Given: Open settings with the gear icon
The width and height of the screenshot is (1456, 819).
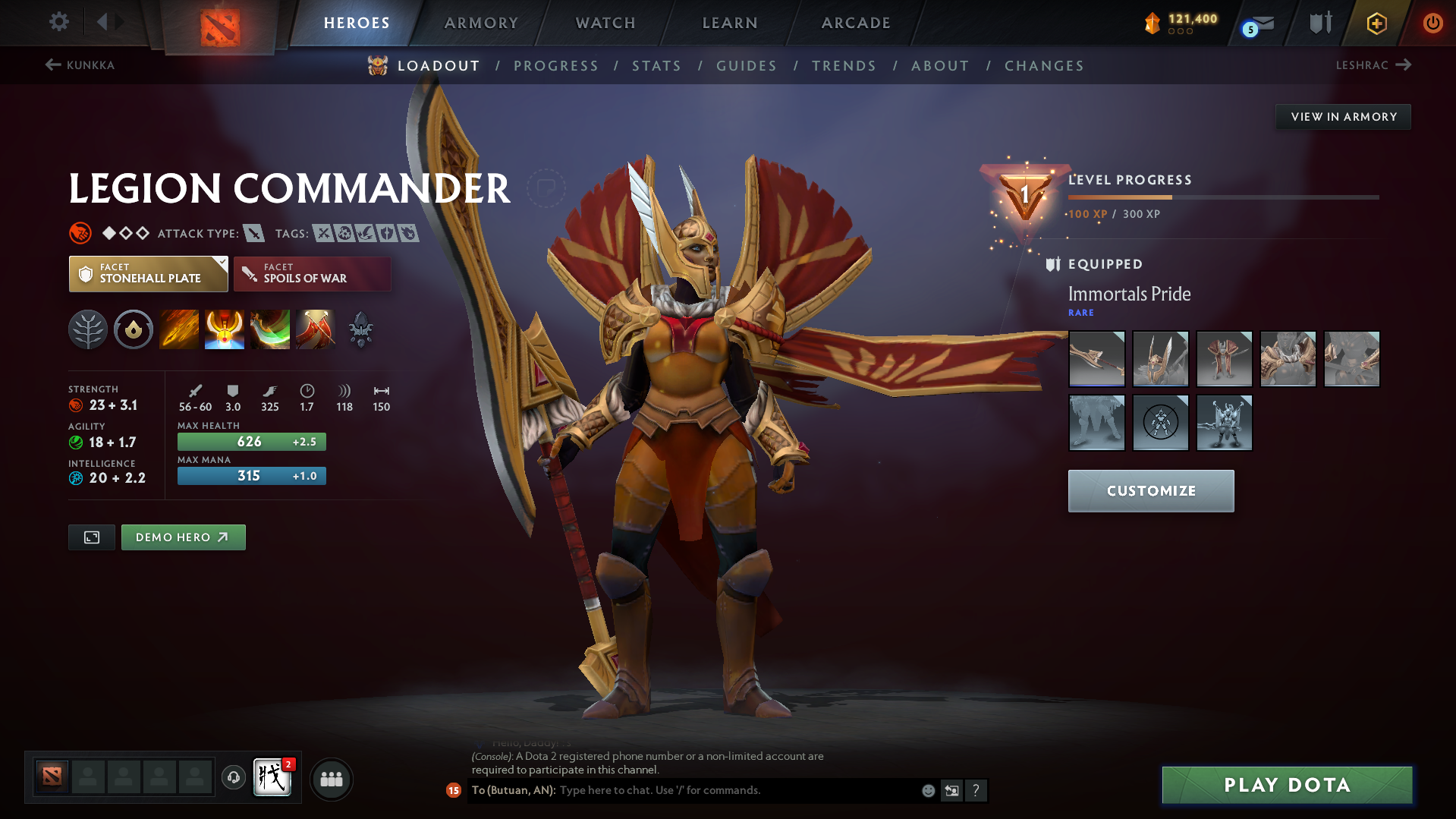Looking at the screenshot, I should [58, 23].
